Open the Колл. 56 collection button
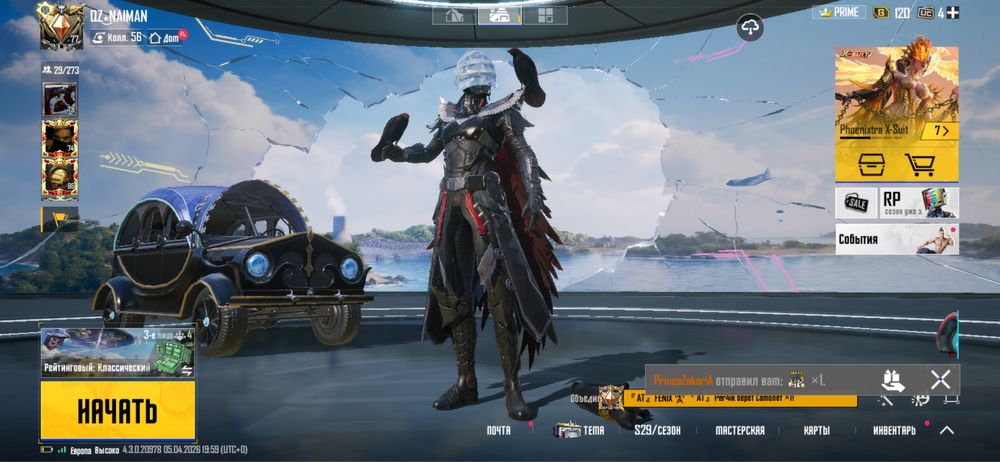 (117, 37)
